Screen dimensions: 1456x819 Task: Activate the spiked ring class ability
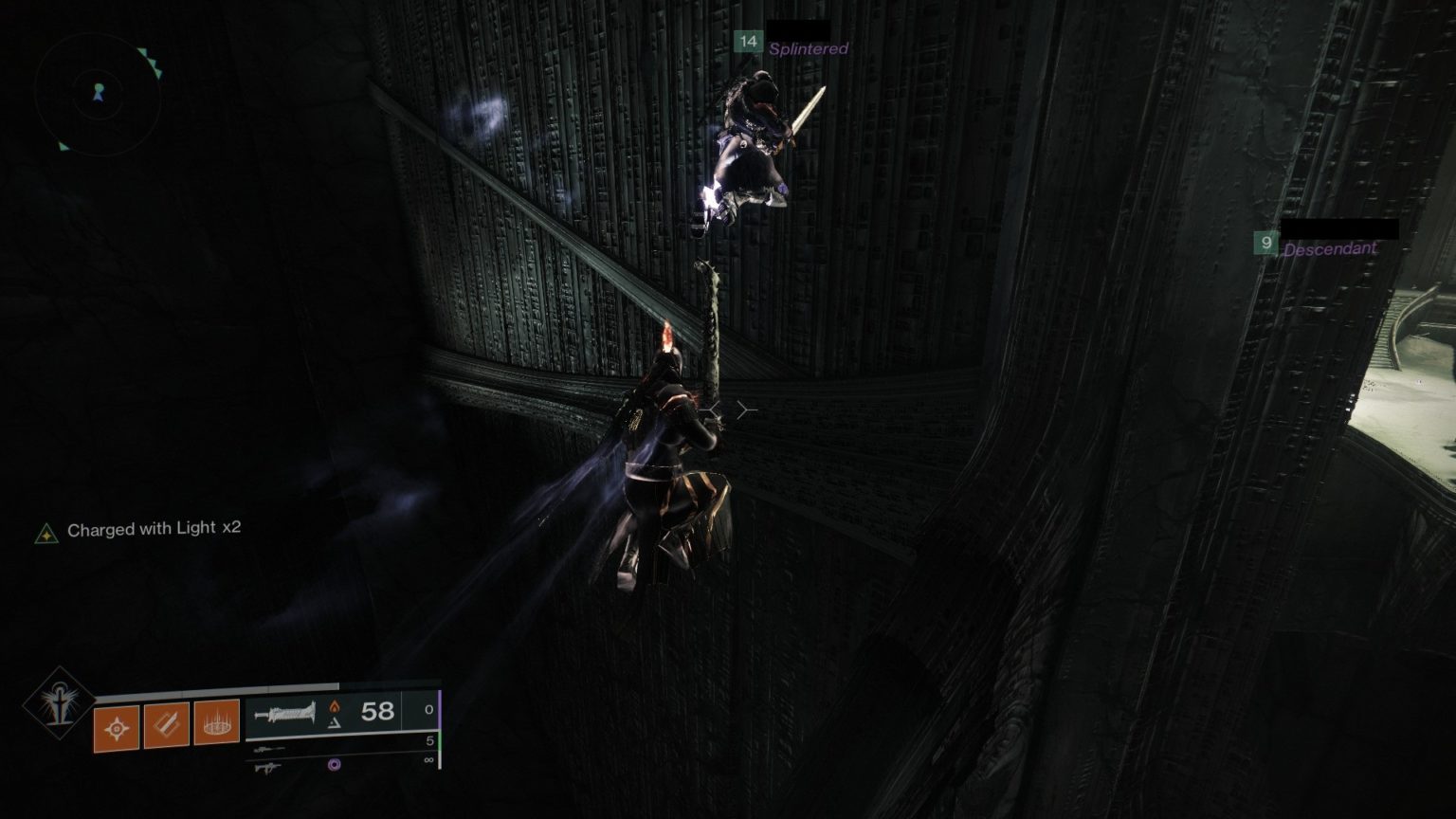[x=216, y=725]
